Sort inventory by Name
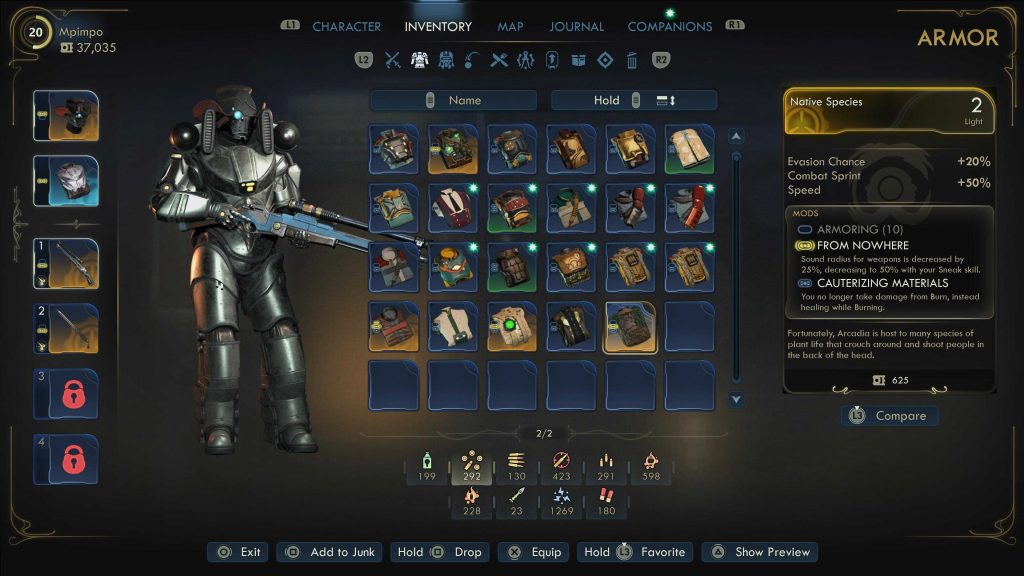1024x576 pixels. [x=456, y=100]
